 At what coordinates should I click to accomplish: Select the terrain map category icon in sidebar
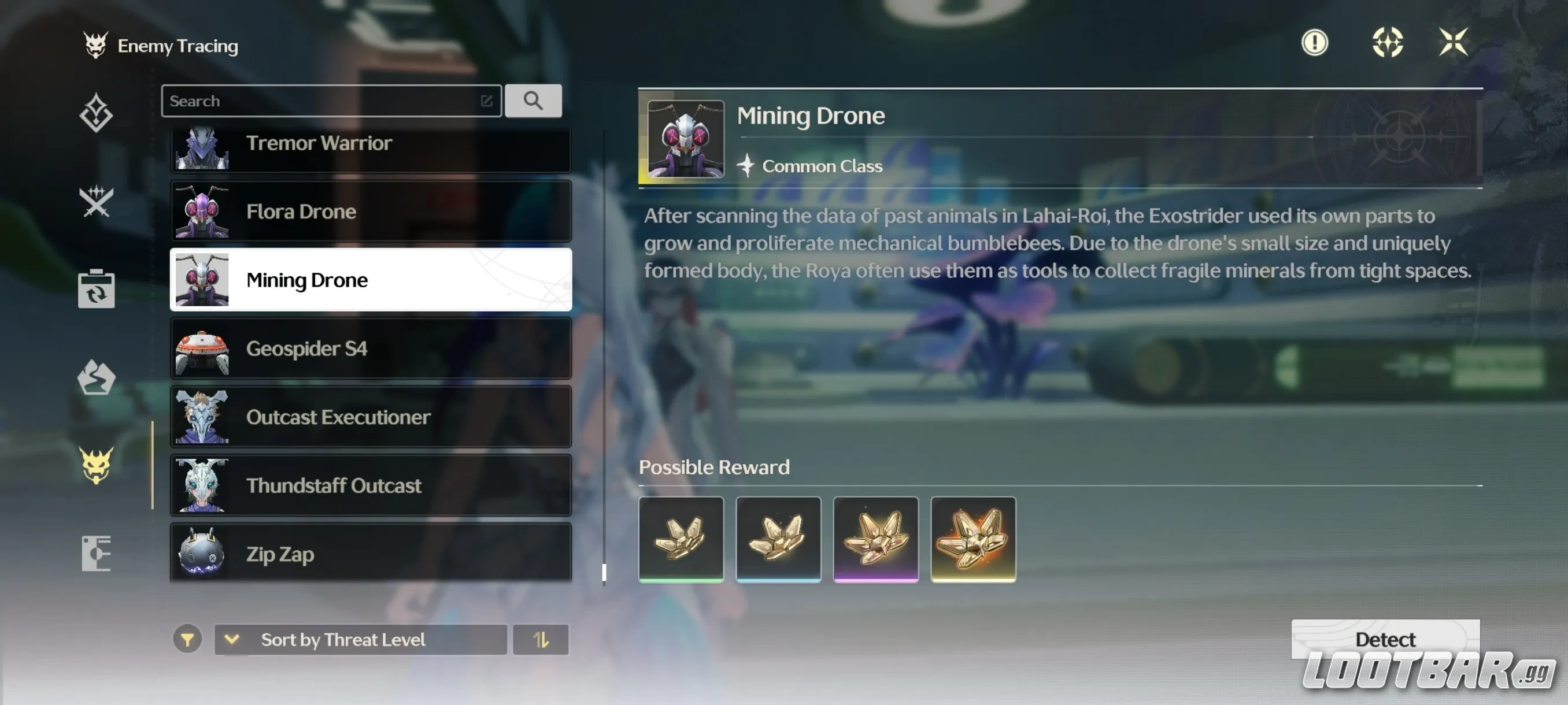click(97, 379)
